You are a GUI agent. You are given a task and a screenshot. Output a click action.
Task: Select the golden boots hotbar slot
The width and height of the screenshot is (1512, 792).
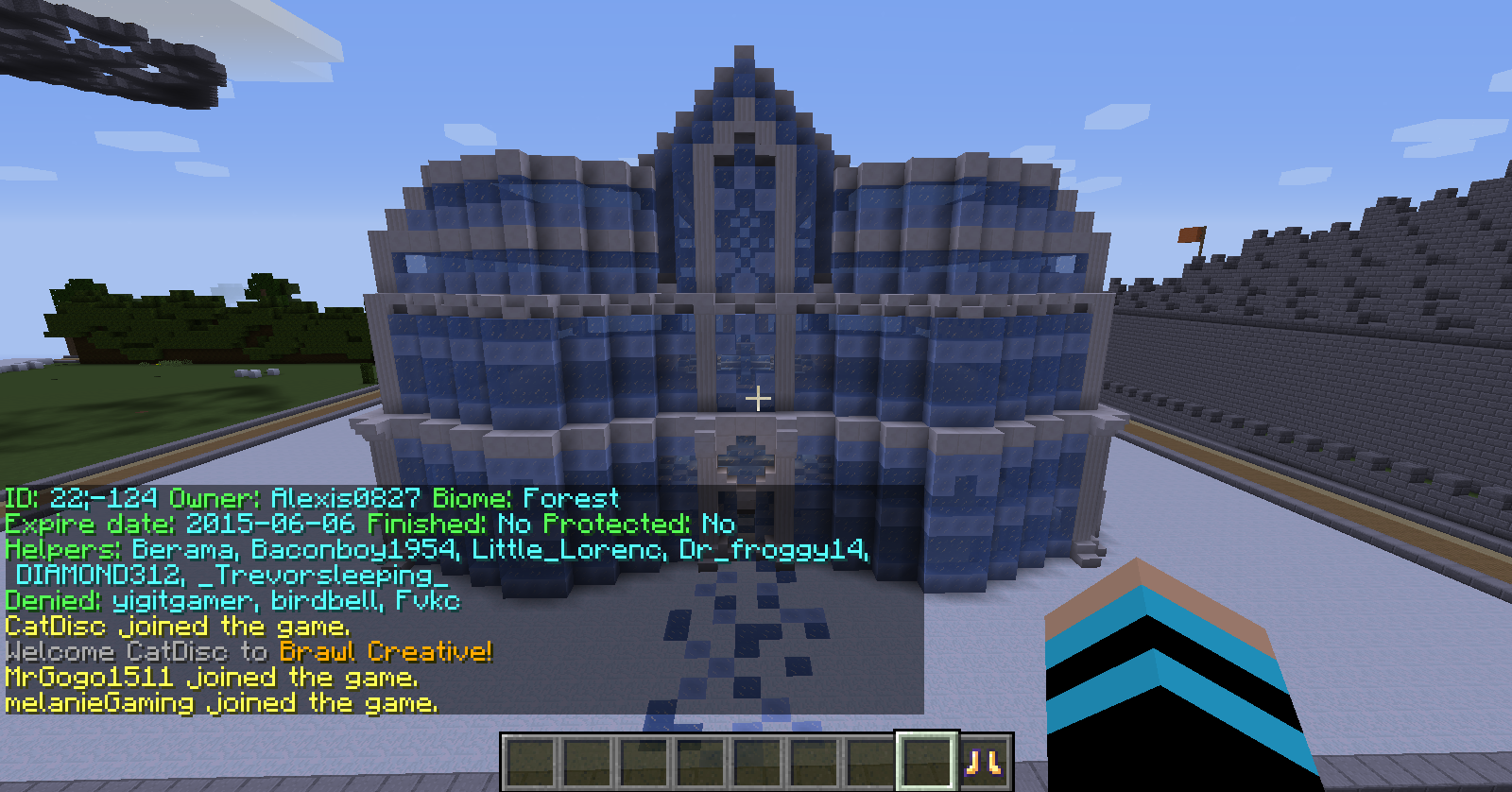984,762
